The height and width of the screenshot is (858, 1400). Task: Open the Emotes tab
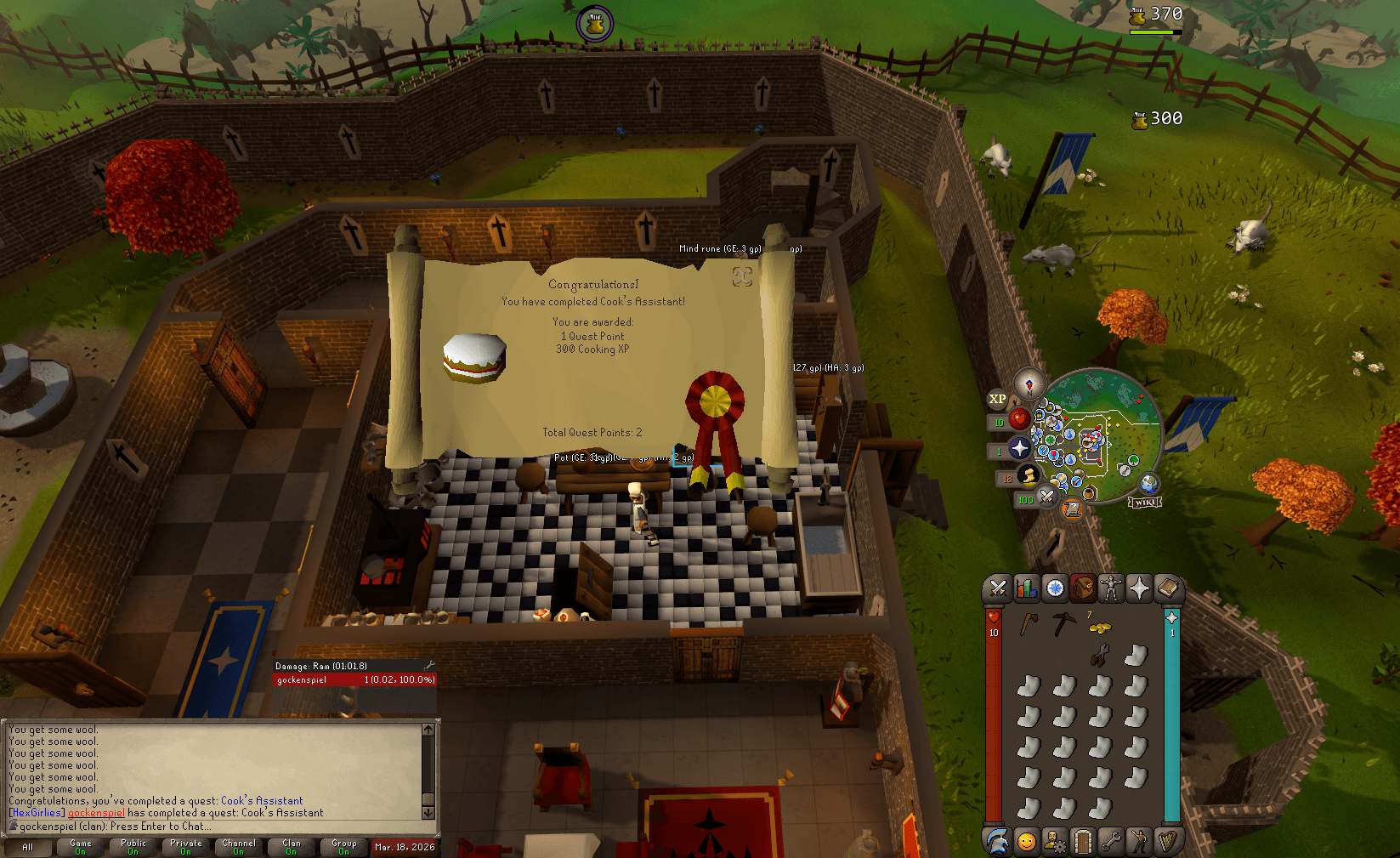(x=1139, y=842)
